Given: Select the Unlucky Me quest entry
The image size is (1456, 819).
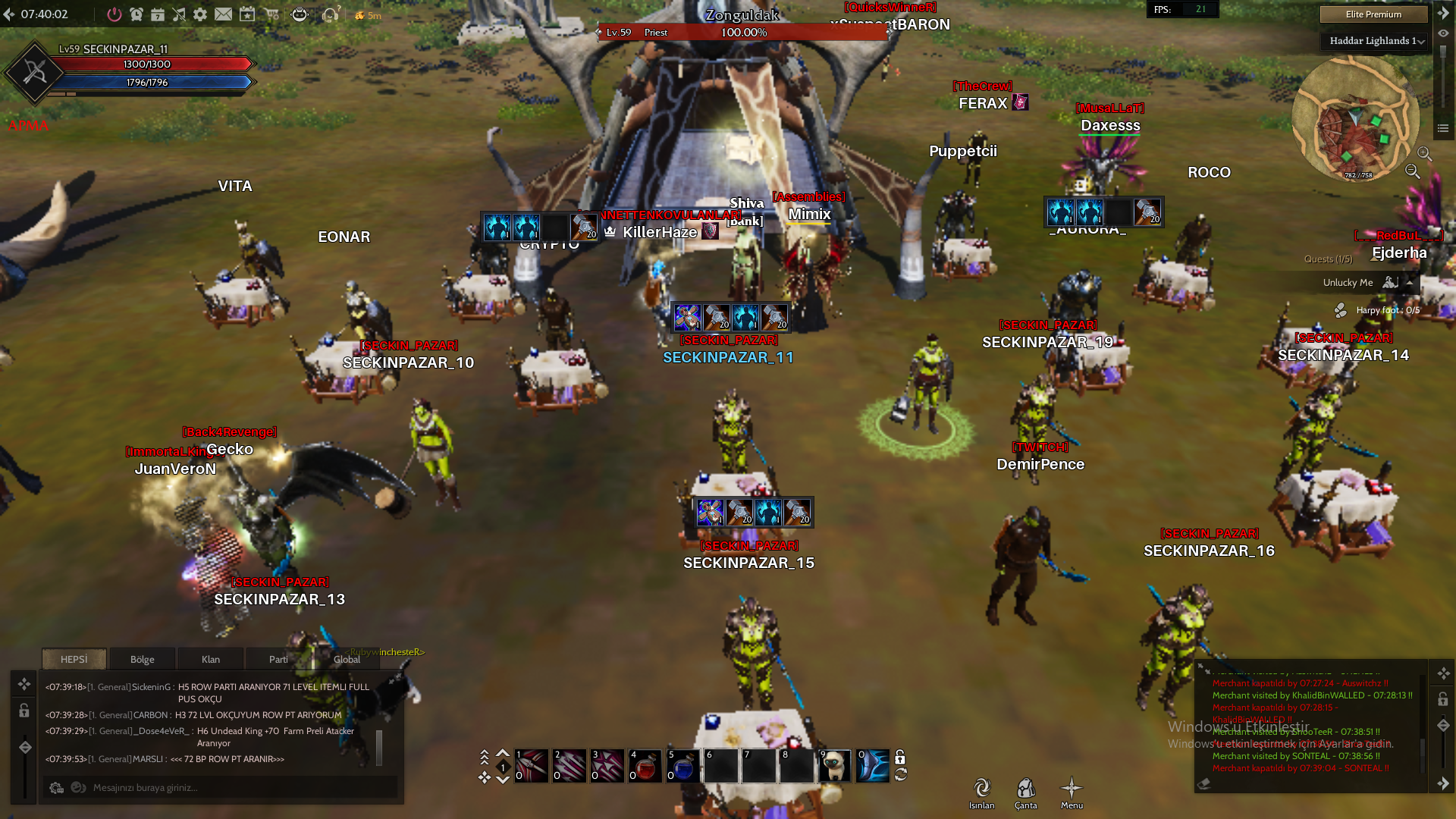Looking at the screenshot, I should tap(1348, 282).
